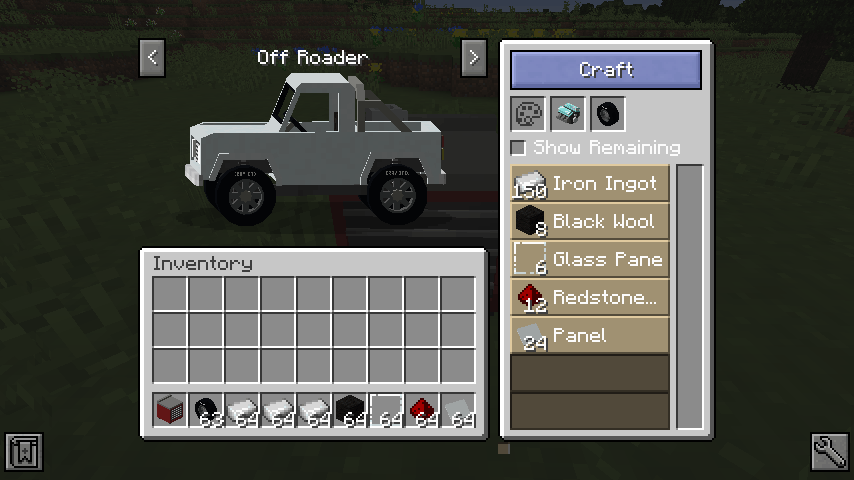The image size is (854, 480).
Task: Click the Redstone material row
Action: coord(589,298)
